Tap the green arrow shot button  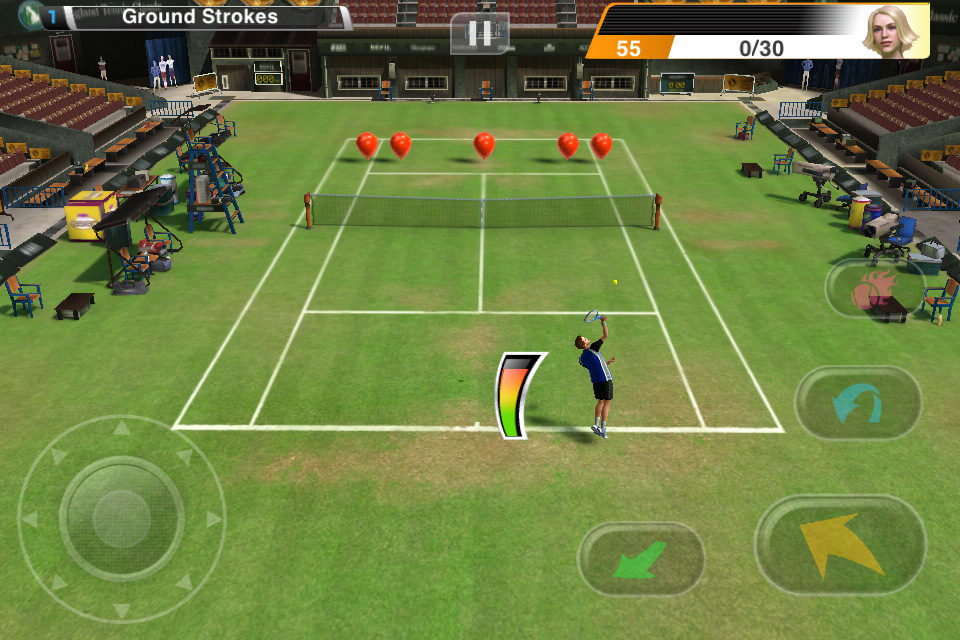tap(641, 559)
